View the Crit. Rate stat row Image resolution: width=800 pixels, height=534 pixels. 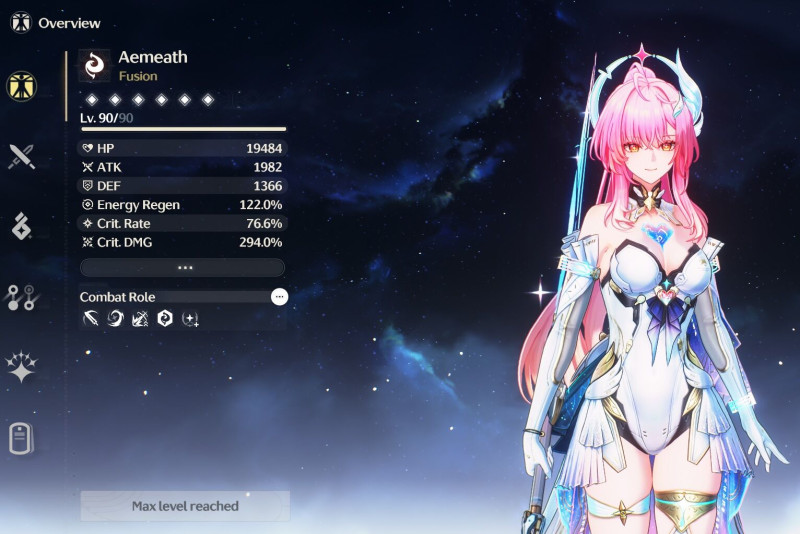(x=183, y=224)
